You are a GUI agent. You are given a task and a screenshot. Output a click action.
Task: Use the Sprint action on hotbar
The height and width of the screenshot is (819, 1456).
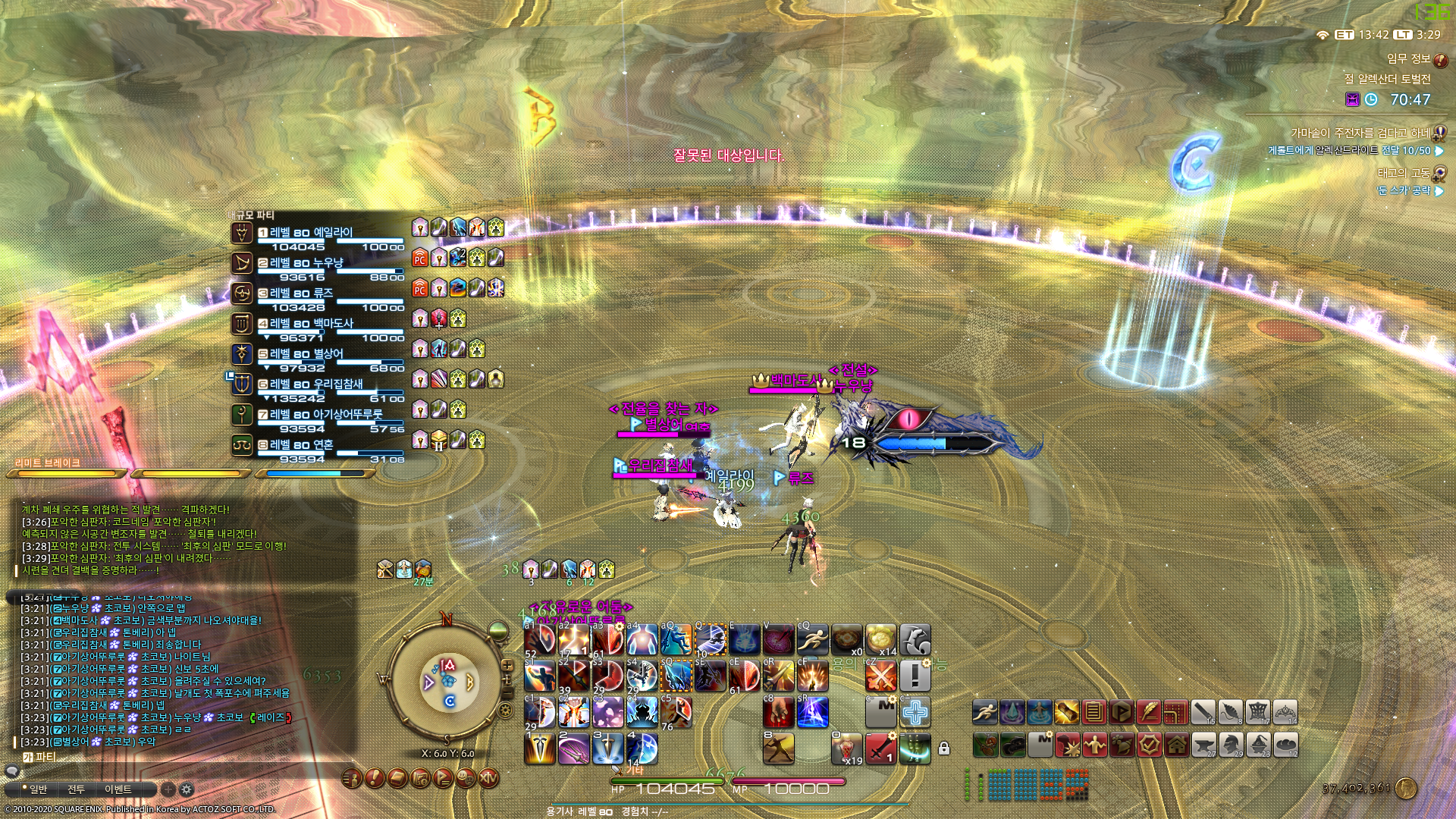point(984,713)
